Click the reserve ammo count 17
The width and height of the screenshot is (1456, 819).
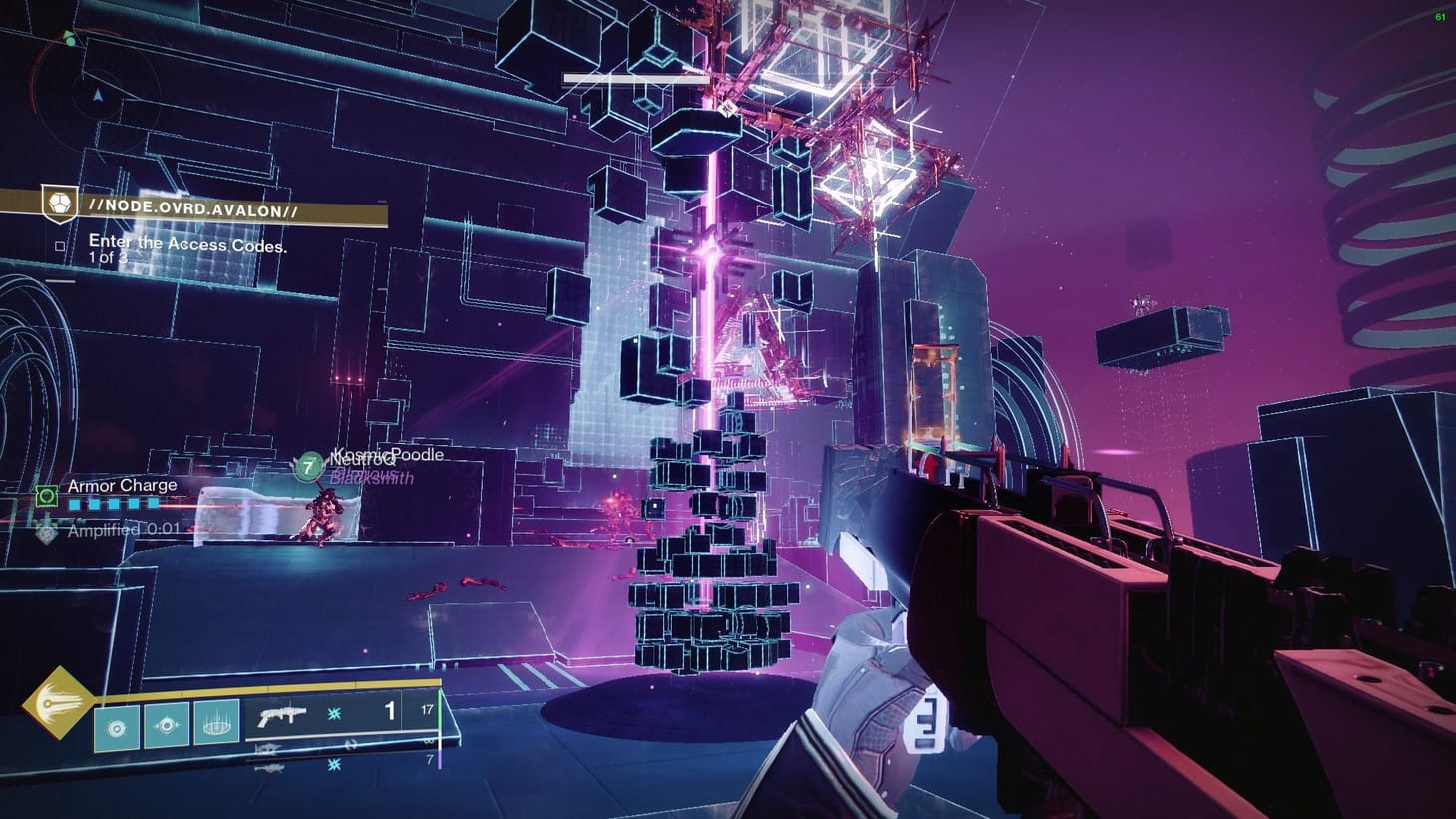pos(427,710)
